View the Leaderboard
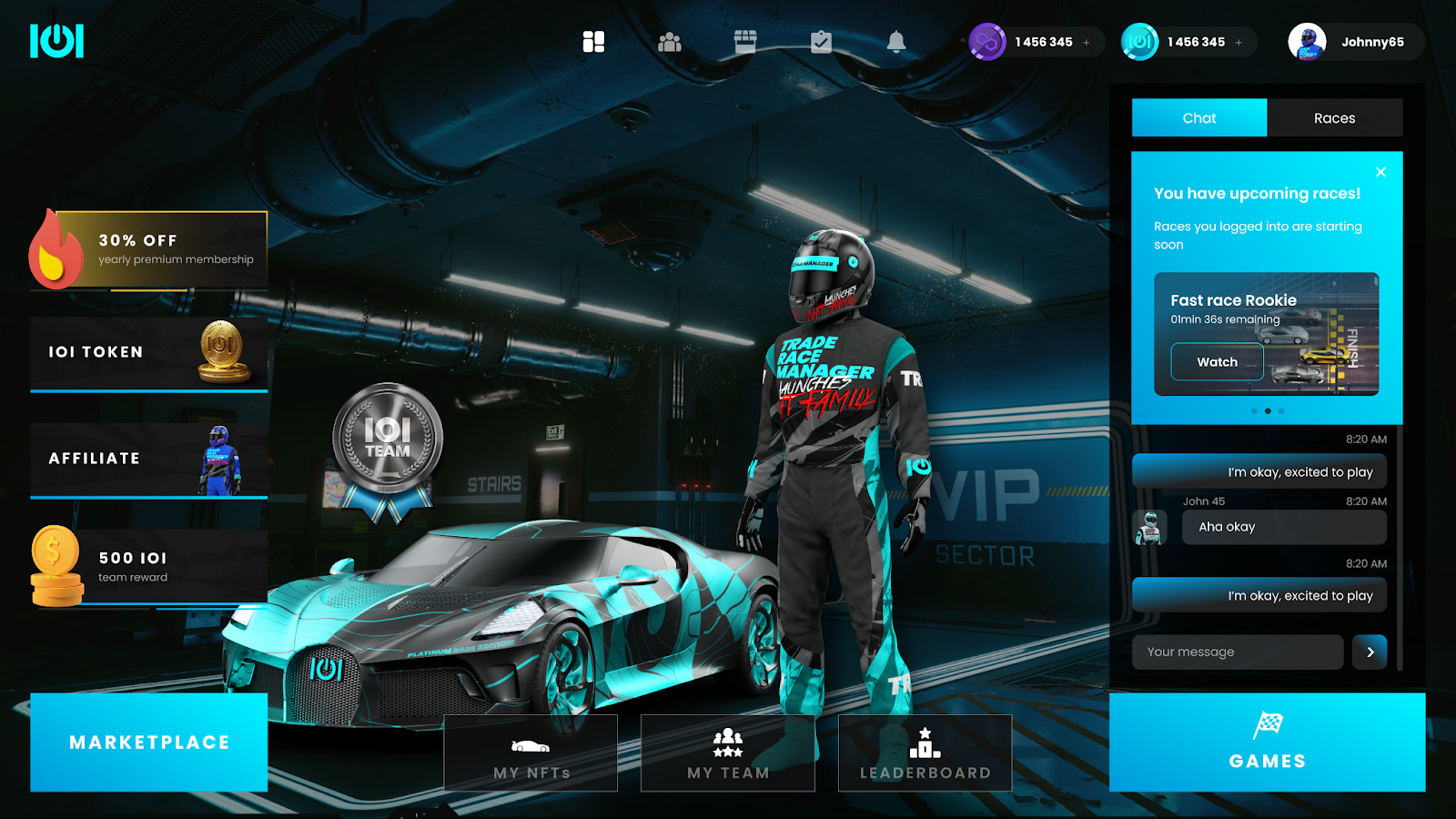 click(x=925, y=753)
